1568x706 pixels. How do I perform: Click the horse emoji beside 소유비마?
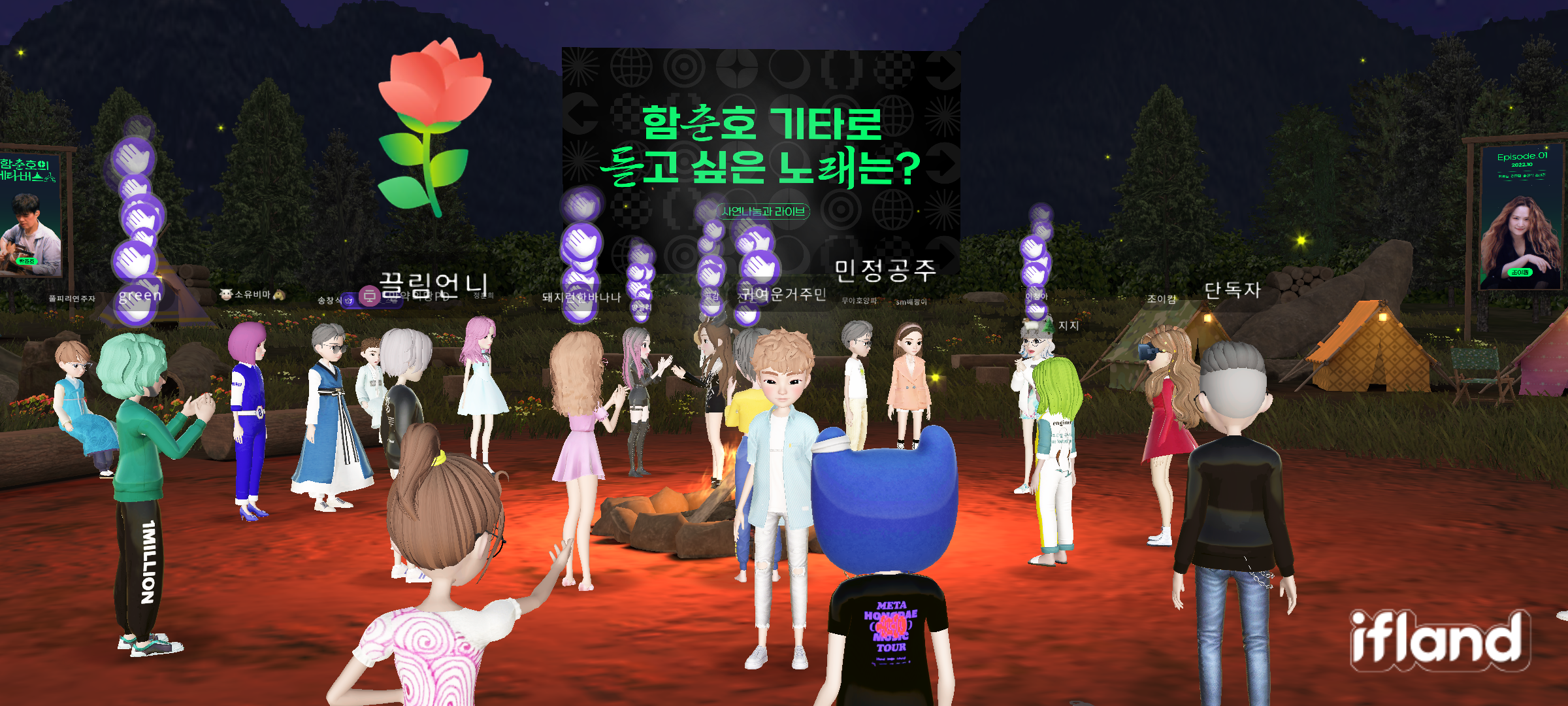click(279, 295)
